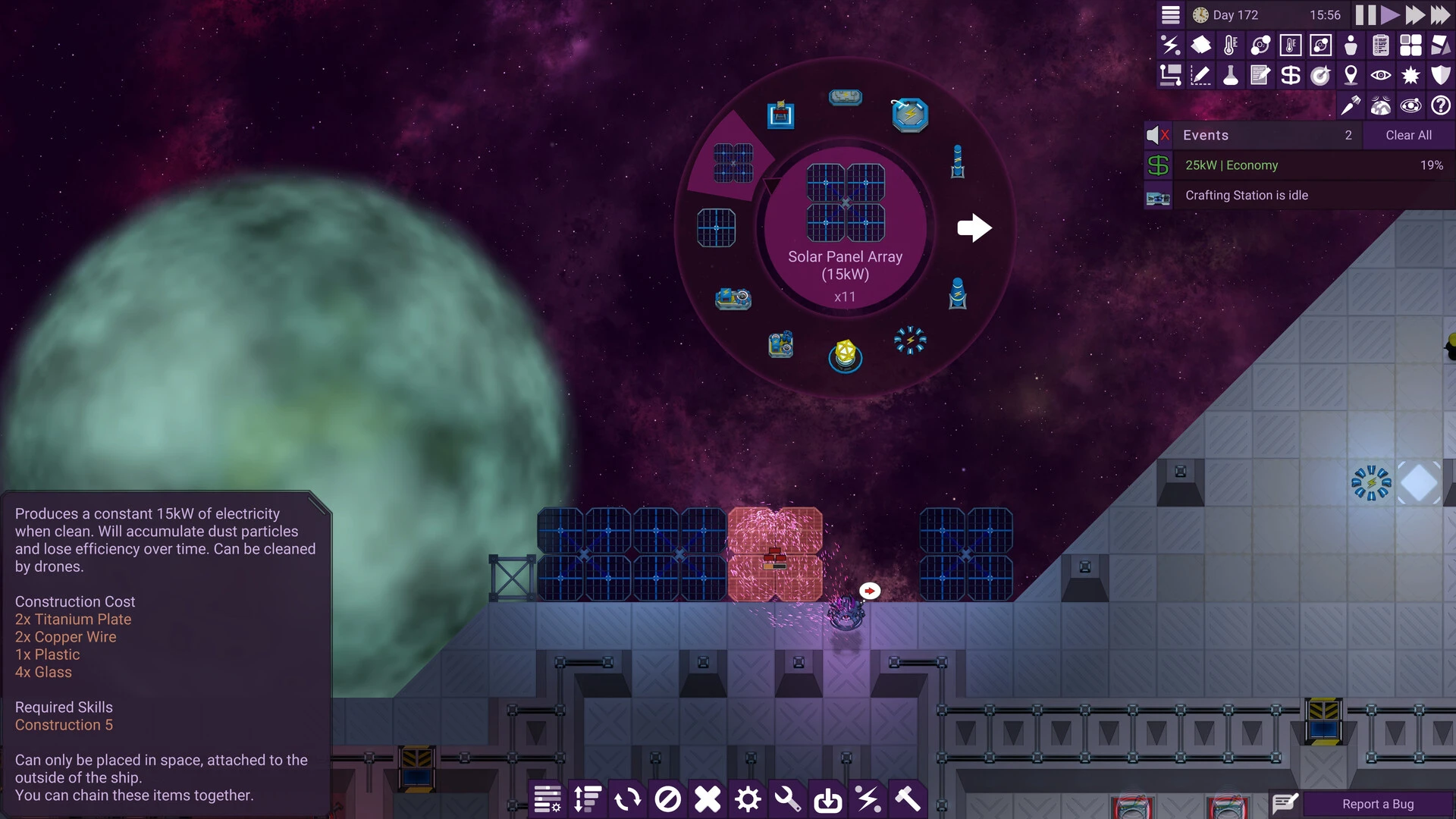Clear All events in the Events panel

click(1408, 135)
